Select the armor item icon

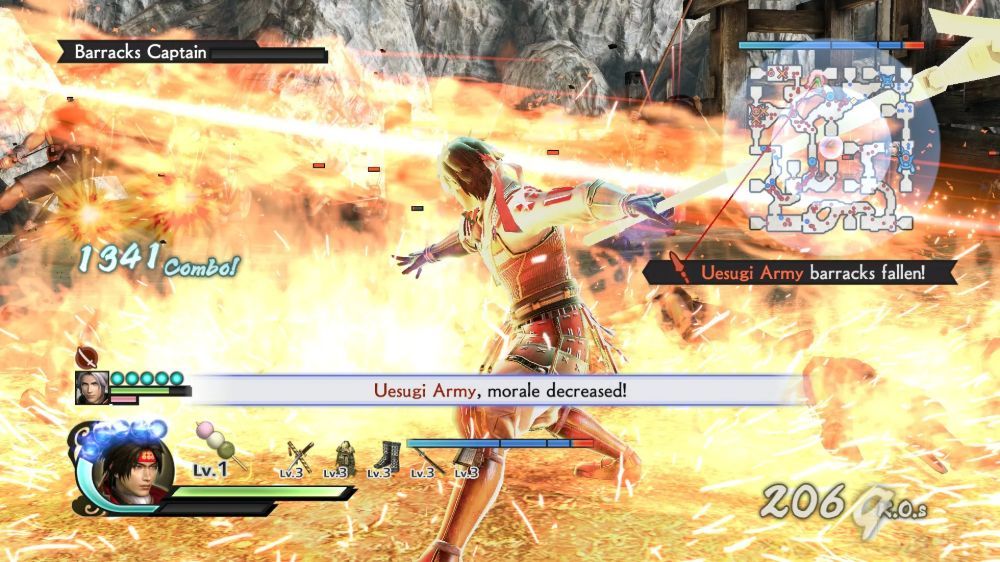pyautogui.click(x=343, y=455)
